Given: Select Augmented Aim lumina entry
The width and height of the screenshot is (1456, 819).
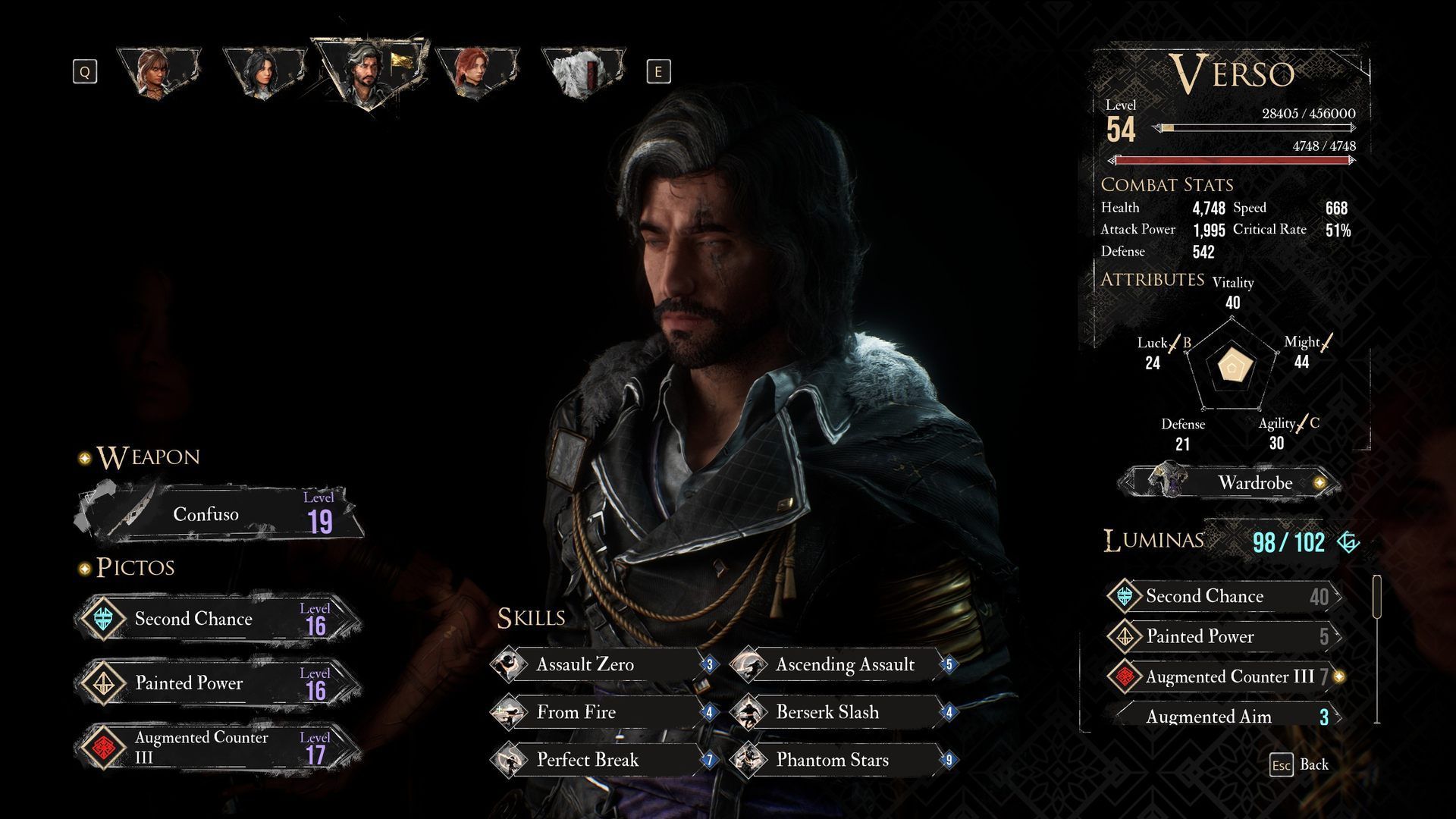Looking at the screenshot, I should [1222, 717].
